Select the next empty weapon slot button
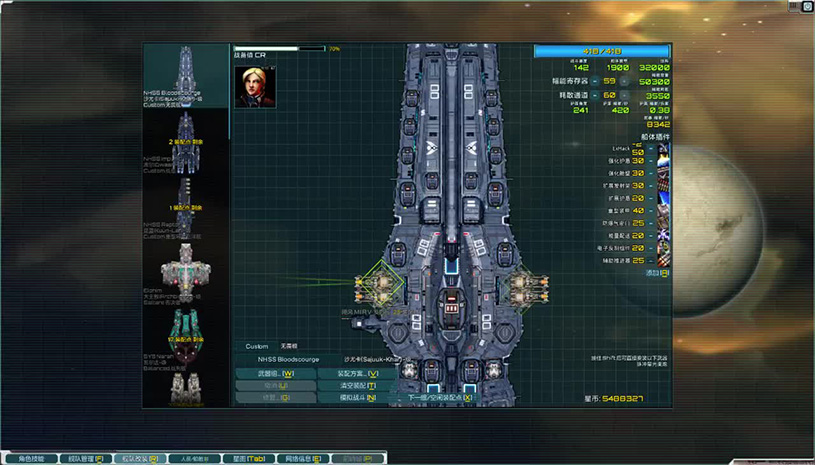Image resolution: width=815 pixels, height=465 pixels. [x=440, y=397]
